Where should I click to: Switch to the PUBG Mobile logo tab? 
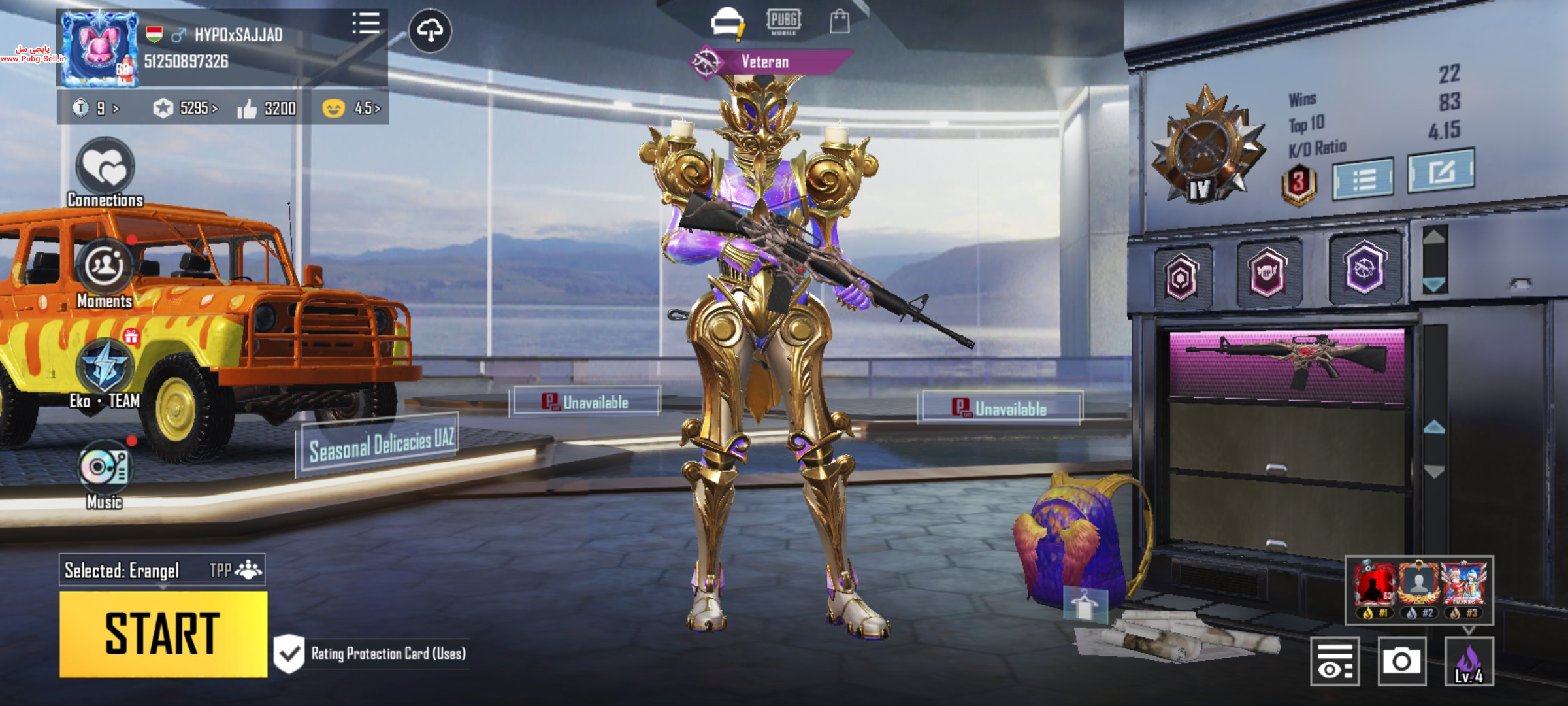click(x=783, y=22)
